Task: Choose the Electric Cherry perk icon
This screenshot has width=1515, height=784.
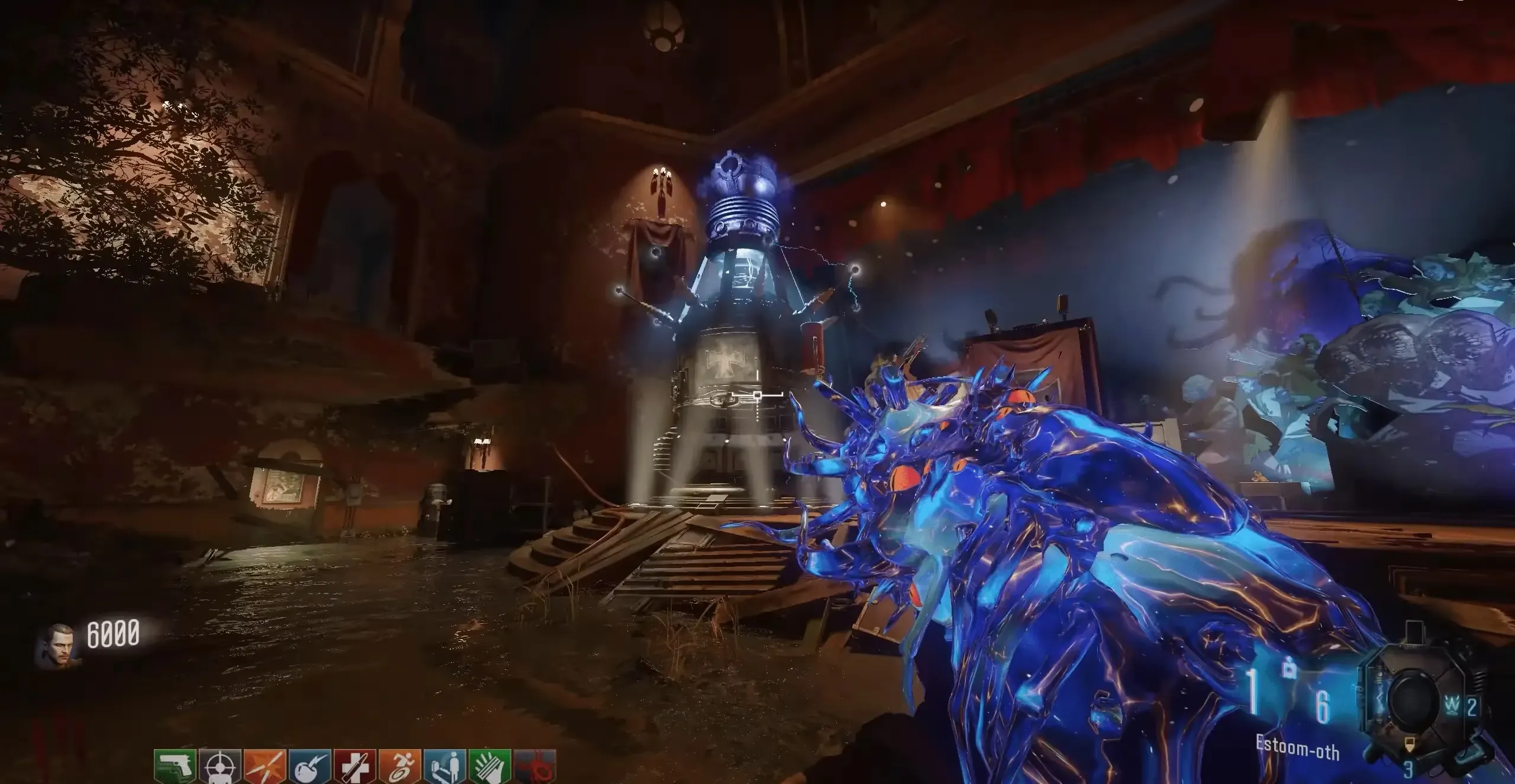Action: pos(310,767)
